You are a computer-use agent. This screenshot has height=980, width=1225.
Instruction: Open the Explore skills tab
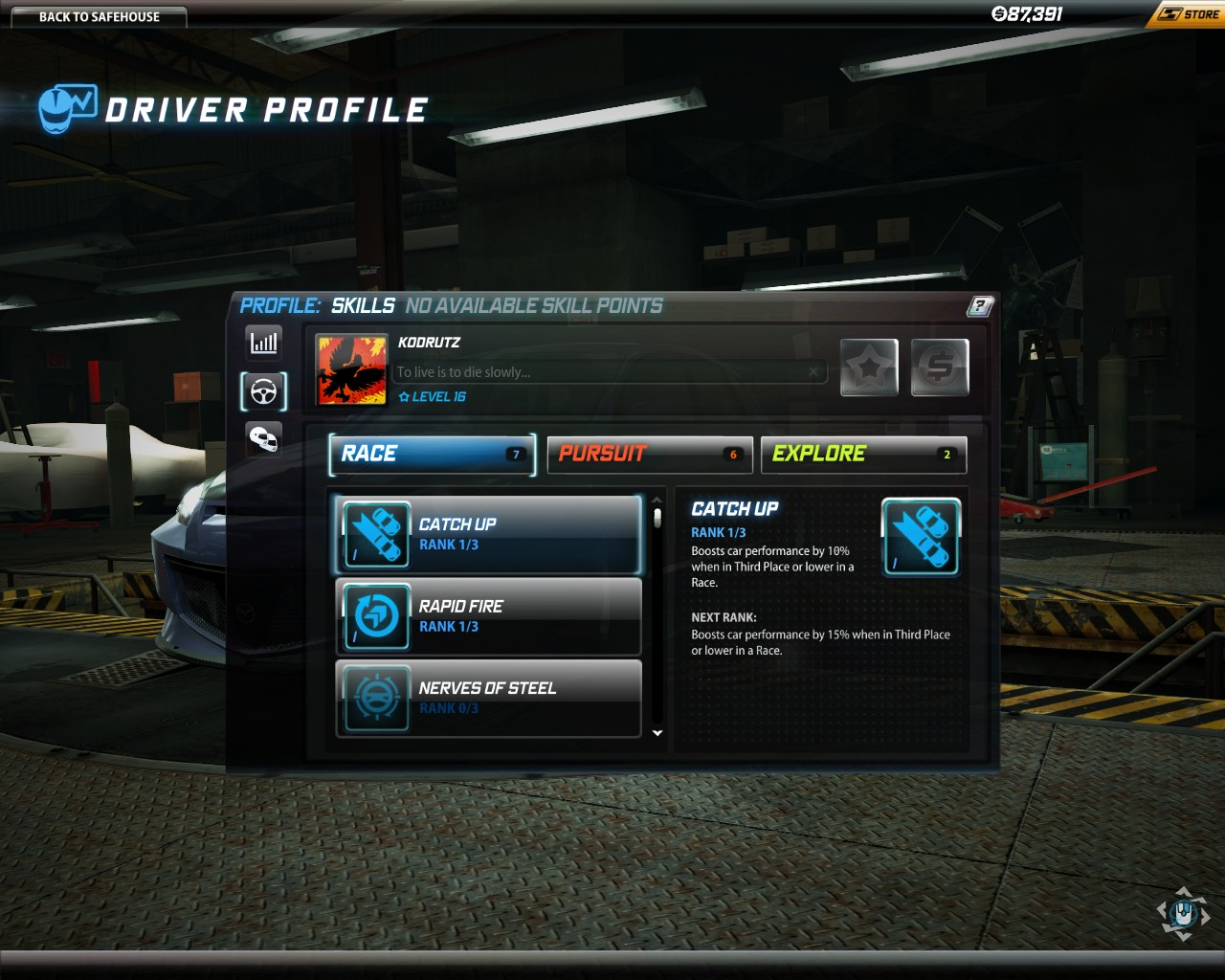(x=862, y=455)
